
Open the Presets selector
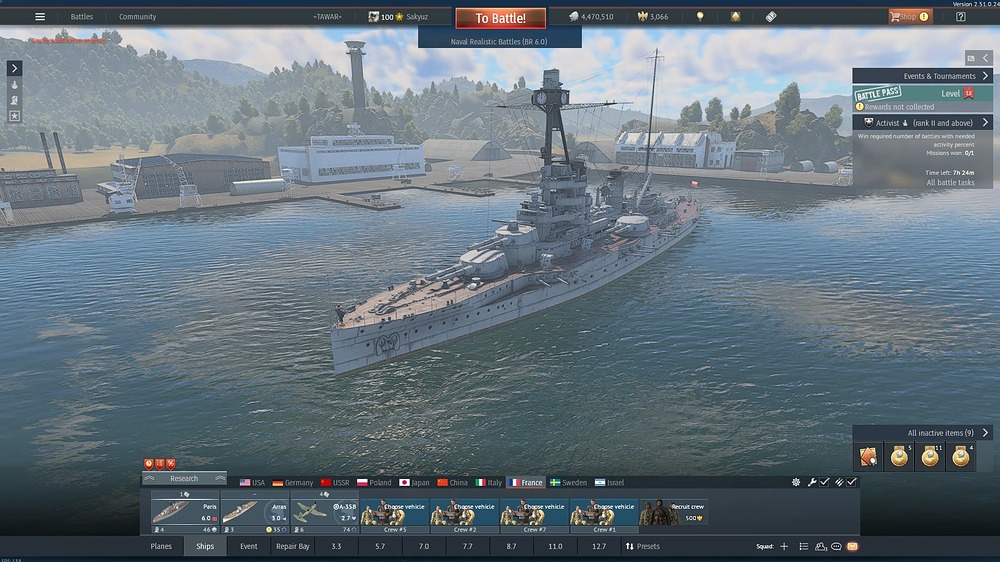coord(642,546)
